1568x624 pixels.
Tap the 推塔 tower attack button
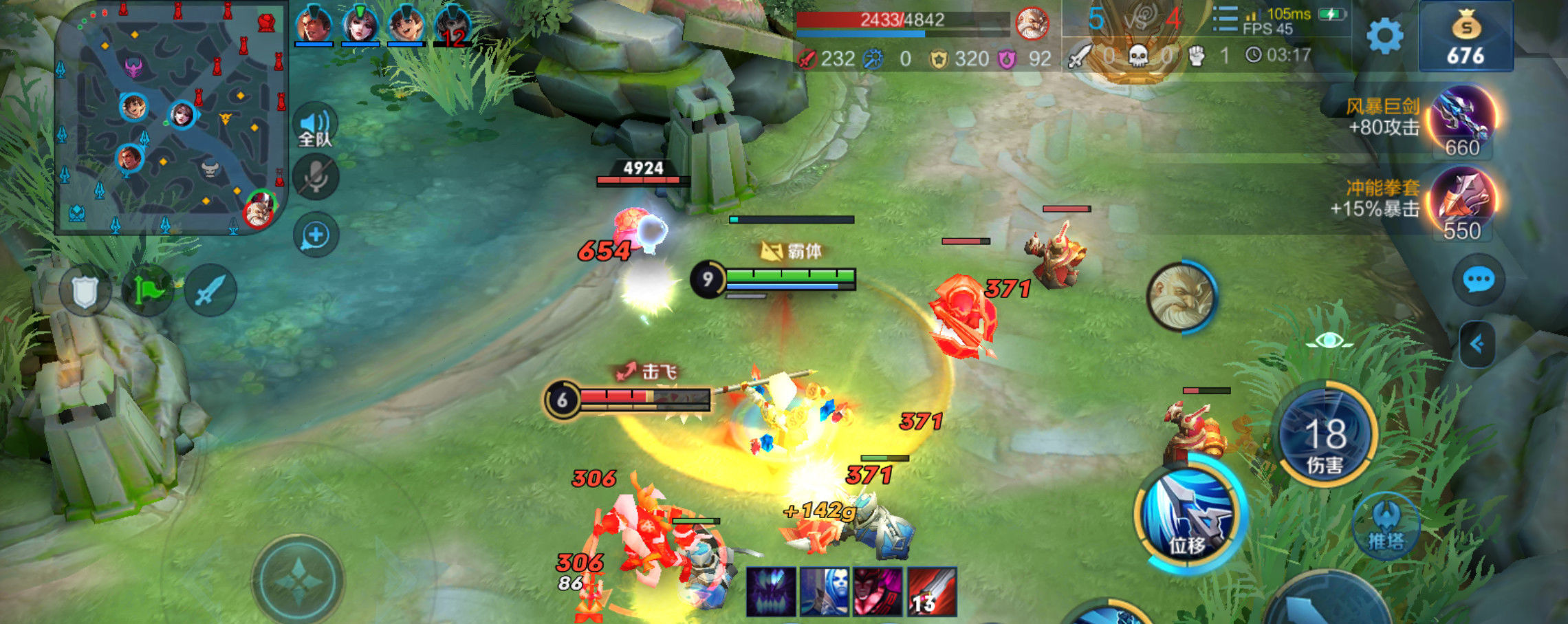[x=1385, y=526]
